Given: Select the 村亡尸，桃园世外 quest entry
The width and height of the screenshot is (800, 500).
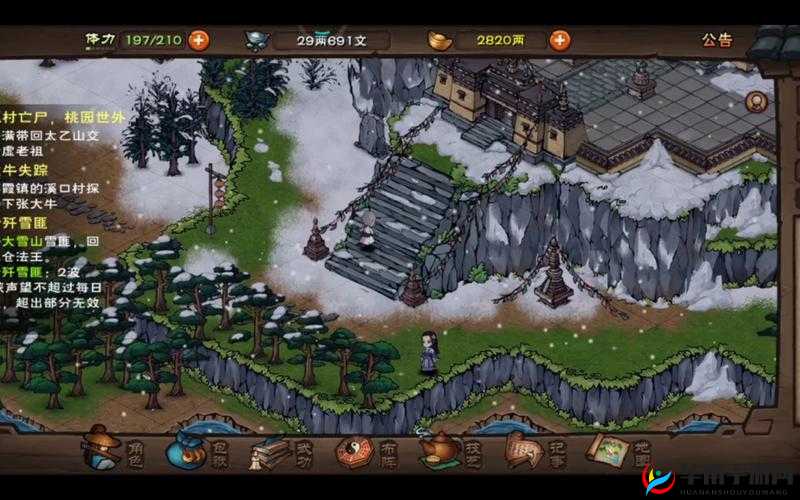Looking at the screenshot, I should tap(62, 117).
